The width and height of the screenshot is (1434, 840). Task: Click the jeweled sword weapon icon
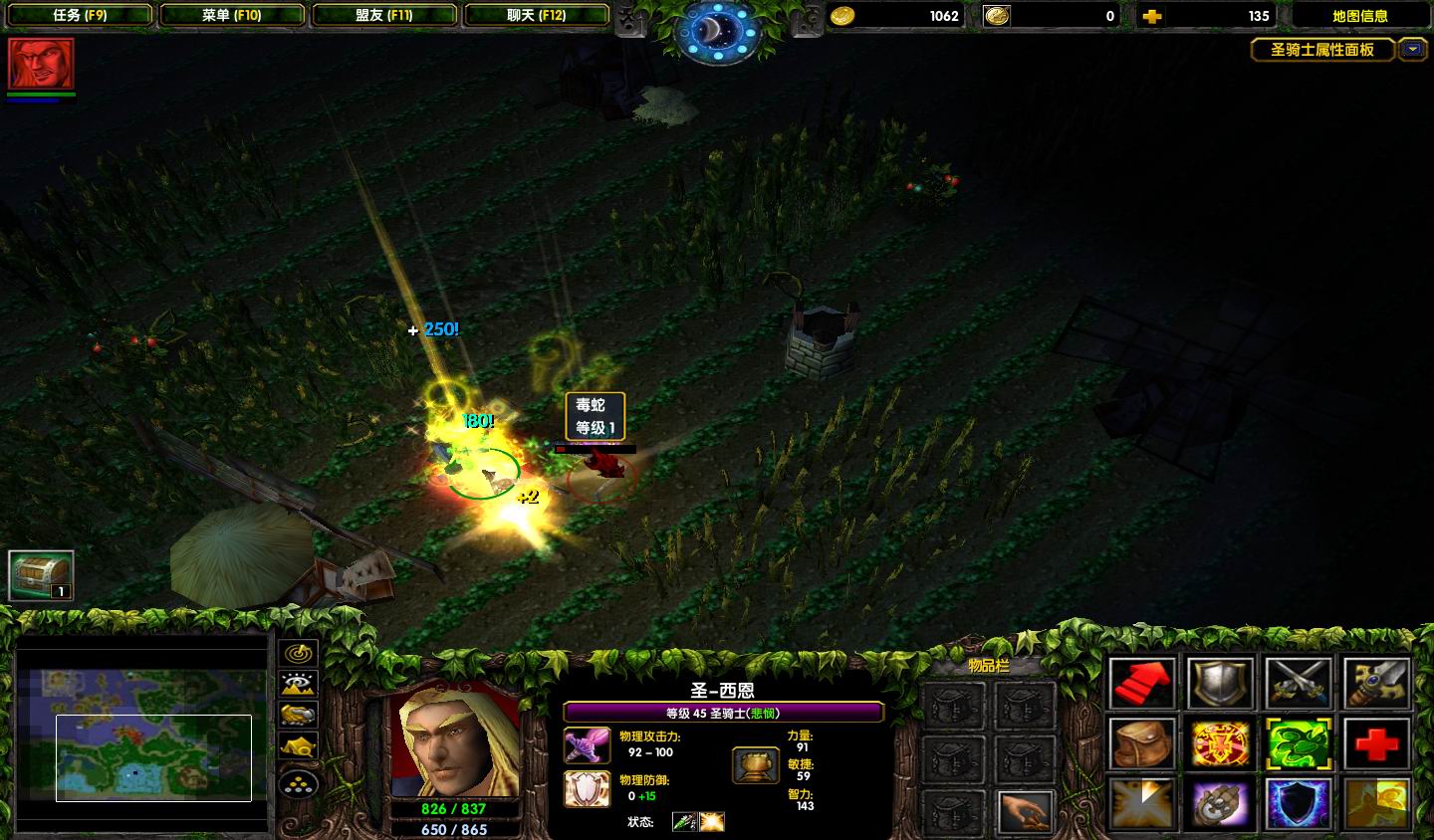tap(1375, 685)
